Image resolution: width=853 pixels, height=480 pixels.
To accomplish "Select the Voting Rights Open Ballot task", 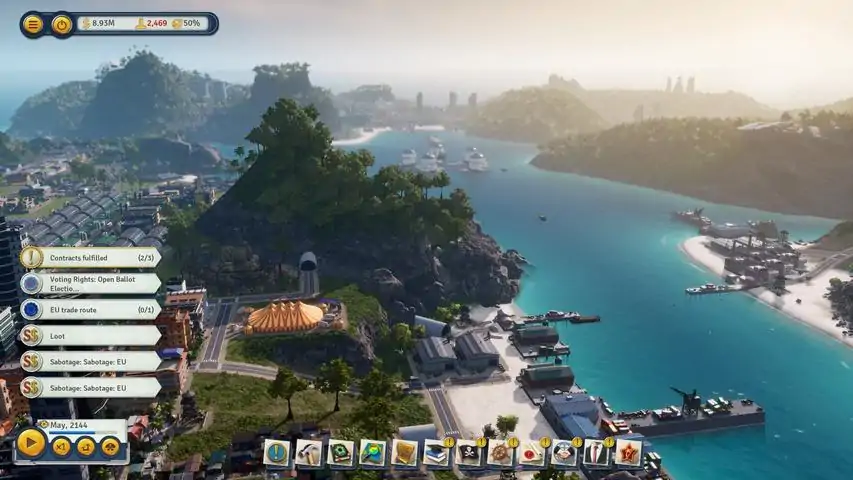I will 90,283.
